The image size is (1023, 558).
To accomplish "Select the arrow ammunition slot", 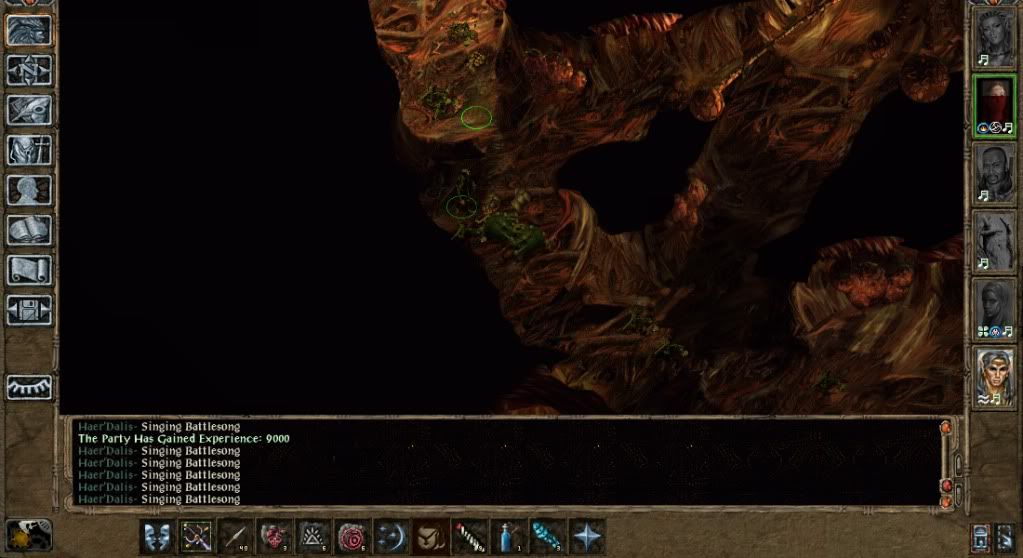I will click(x=234, y=536).
